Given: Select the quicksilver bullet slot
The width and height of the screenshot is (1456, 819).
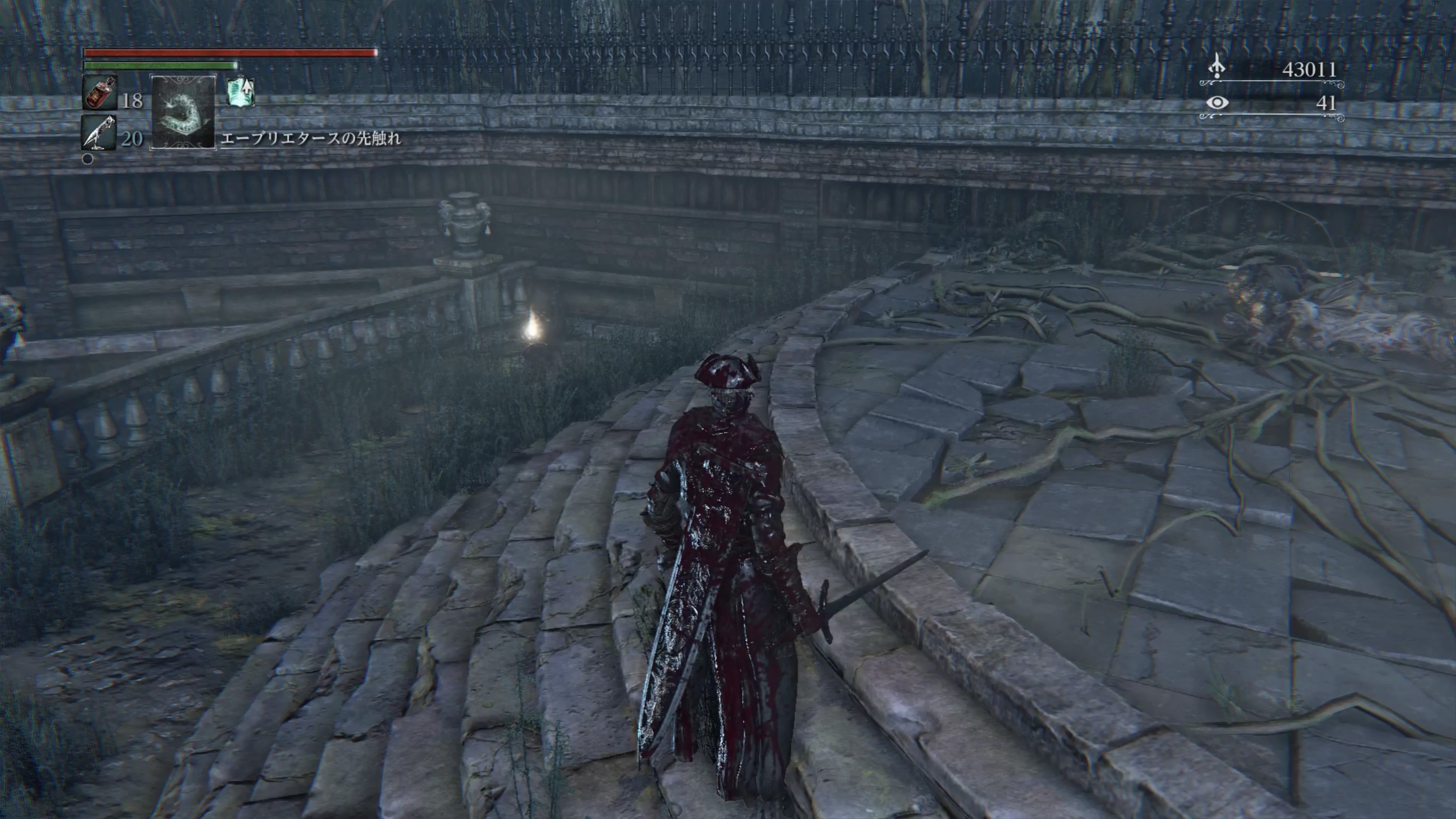Looking at the screenshot, I should click(x=99, y=132).
